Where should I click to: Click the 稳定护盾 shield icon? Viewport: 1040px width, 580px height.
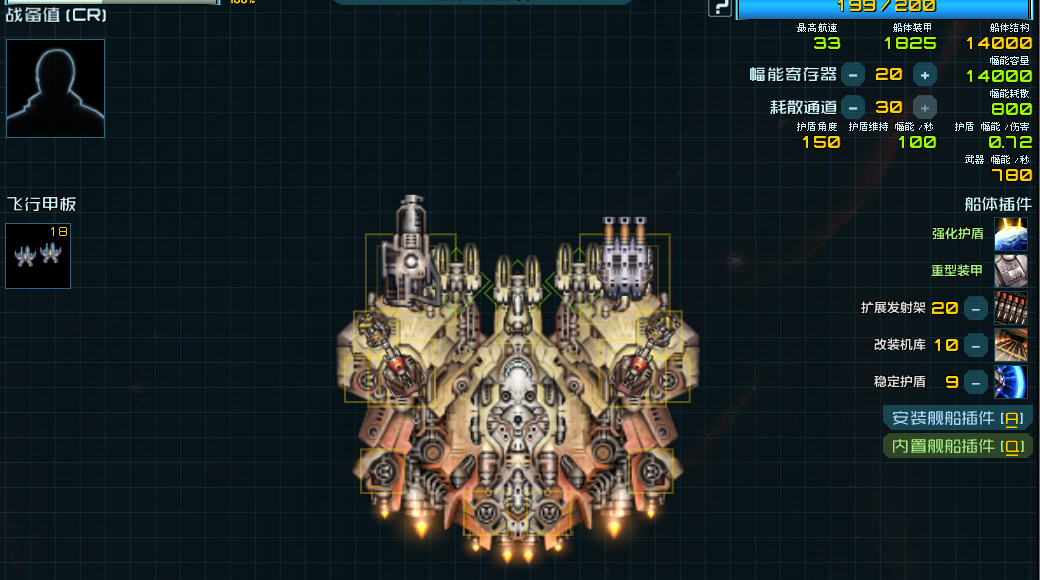(x=1010, y=382)
